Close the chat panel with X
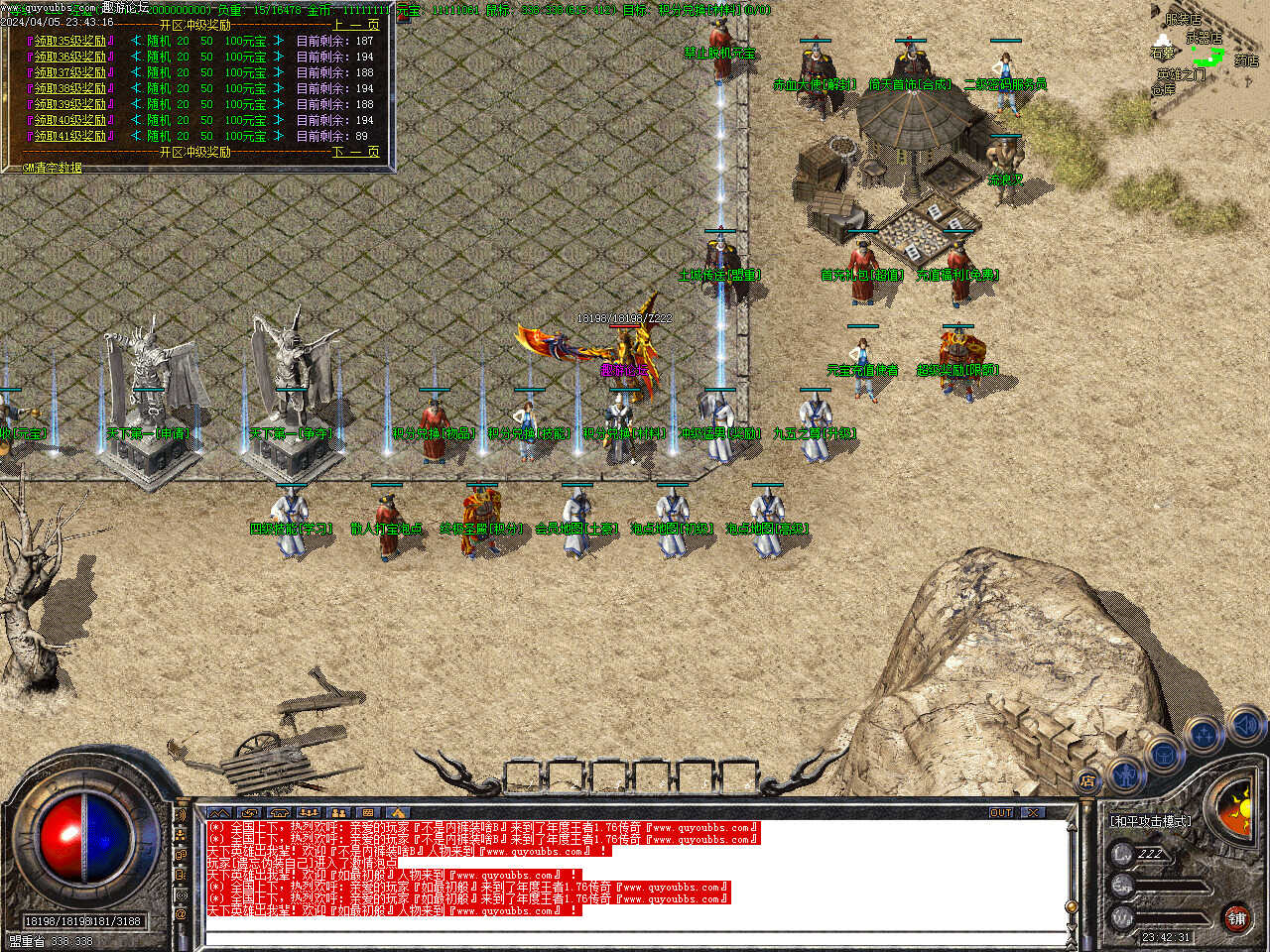Screen dimensions: 1270x952 click(1034, 812)
